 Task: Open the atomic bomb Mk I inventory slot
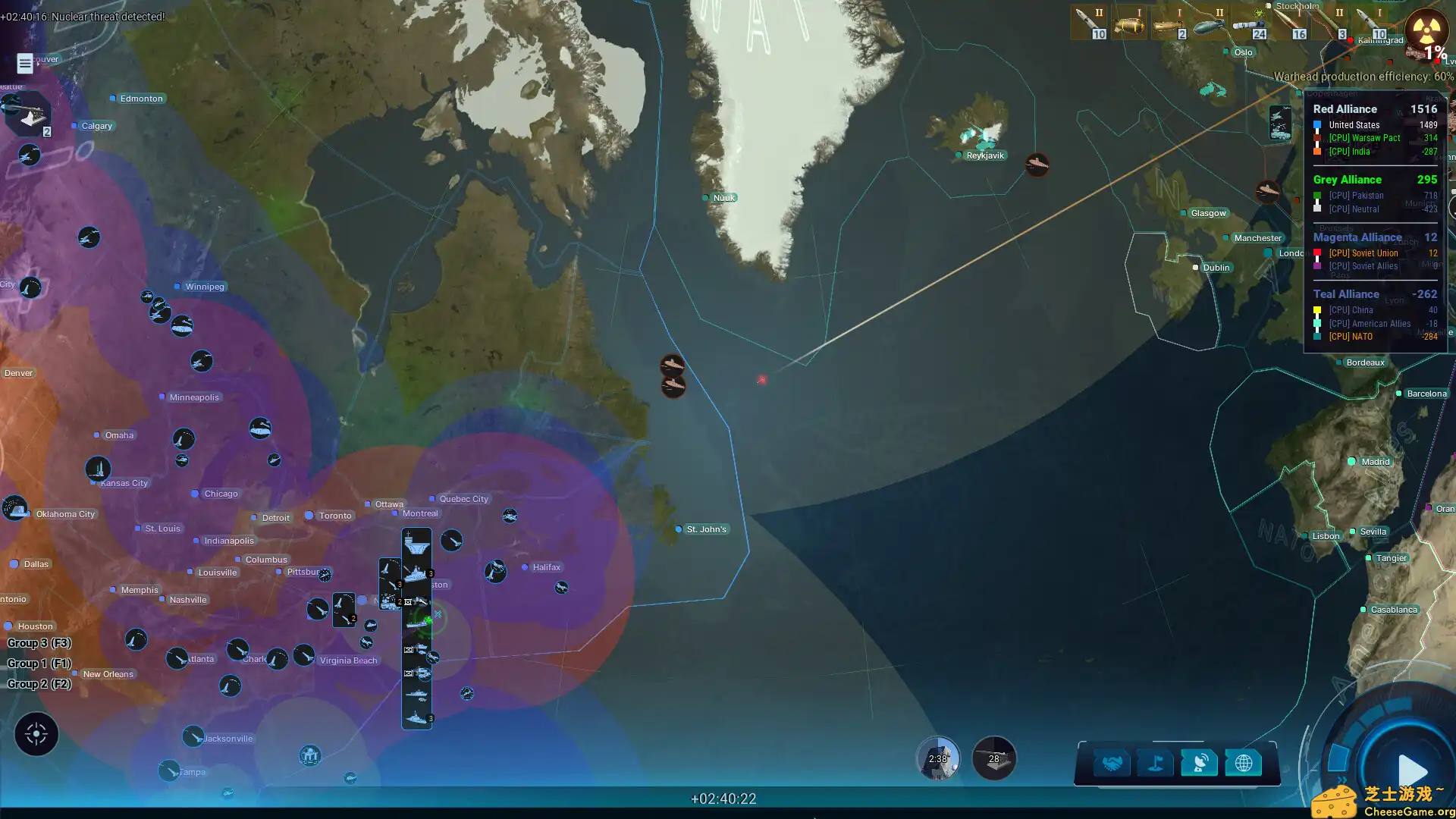click(x=1128, y=23)
